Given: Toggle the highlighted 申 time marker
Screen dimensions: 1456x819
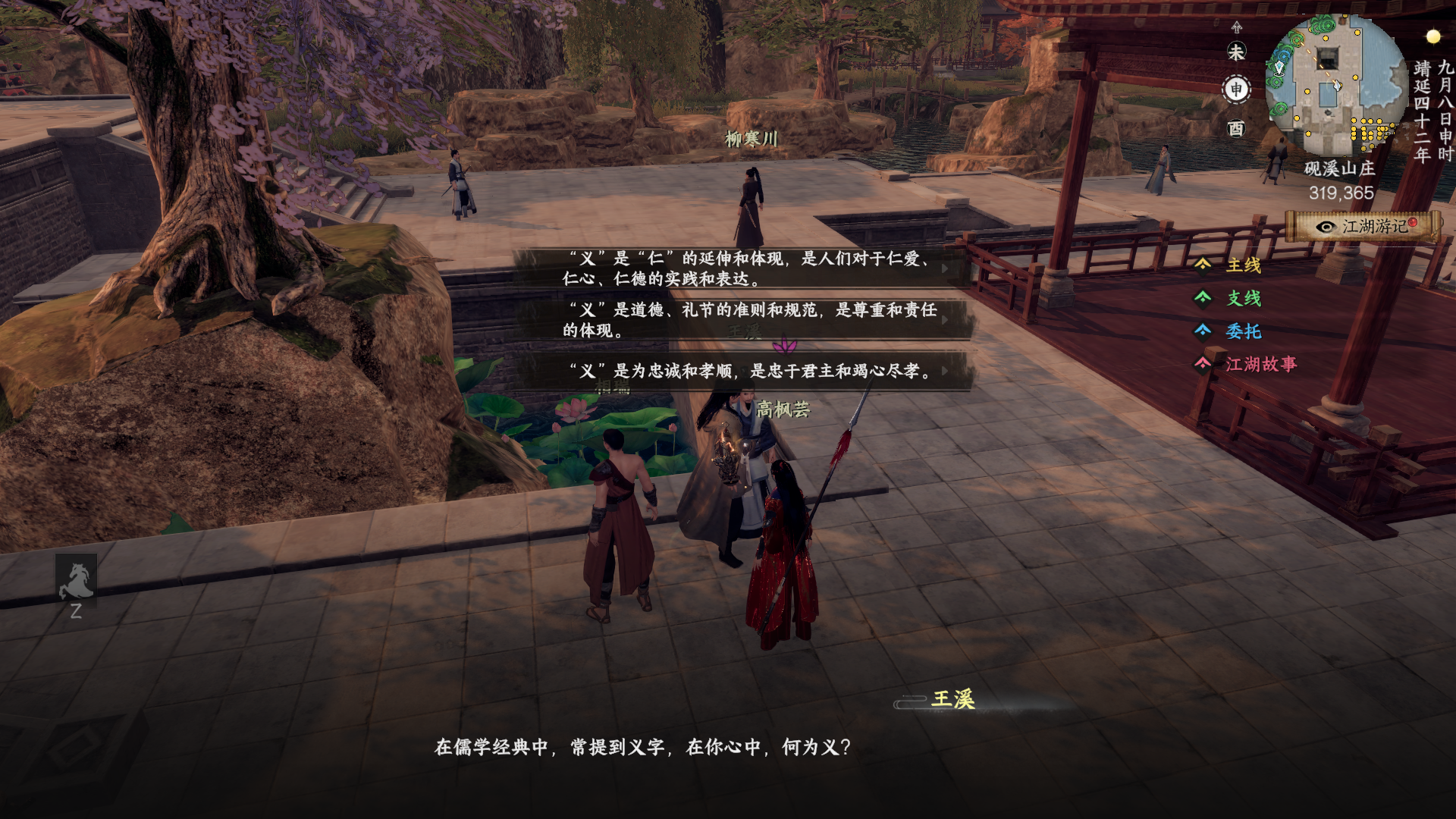Looking at the screenshot, I should pyautogui.click(x=1238, y=89).
